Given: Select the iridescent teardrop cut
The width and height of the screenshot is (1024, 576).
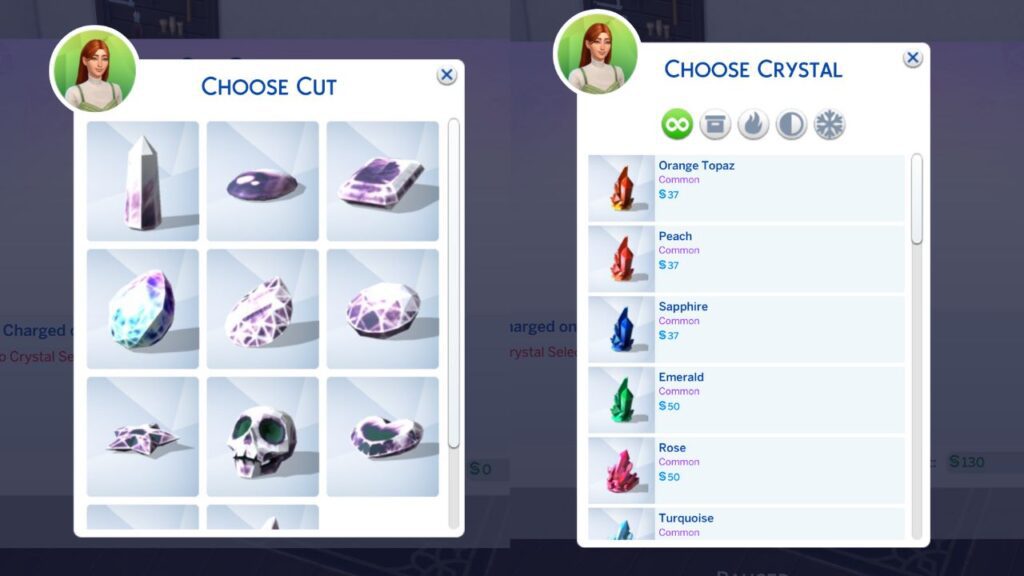Looking at the screenshot, I should [143, 309].
